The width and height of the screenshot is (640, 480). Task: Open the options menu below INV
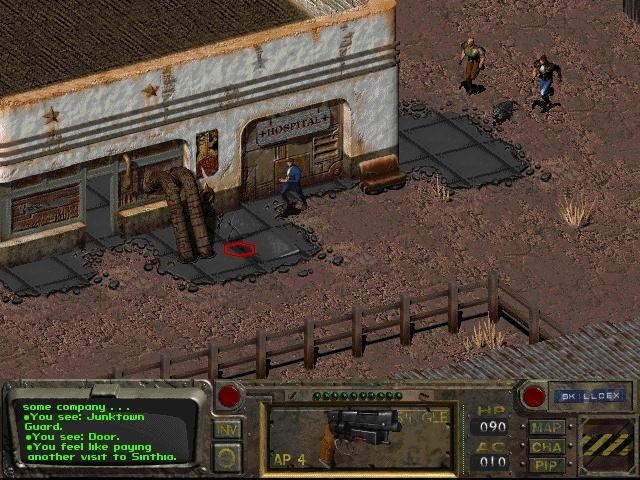pos(227,456)
